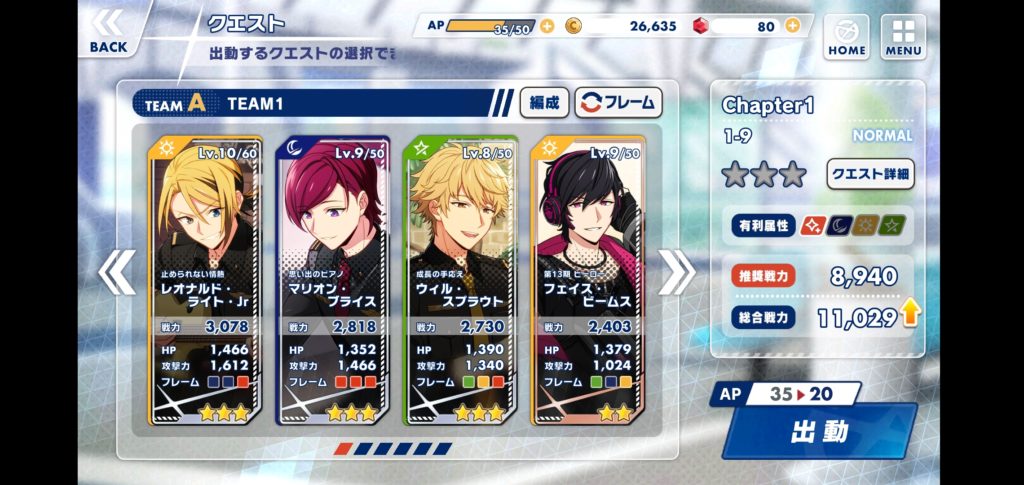Go back using the BACK button
Viewport: 1024px width, 485px height.
108,30
